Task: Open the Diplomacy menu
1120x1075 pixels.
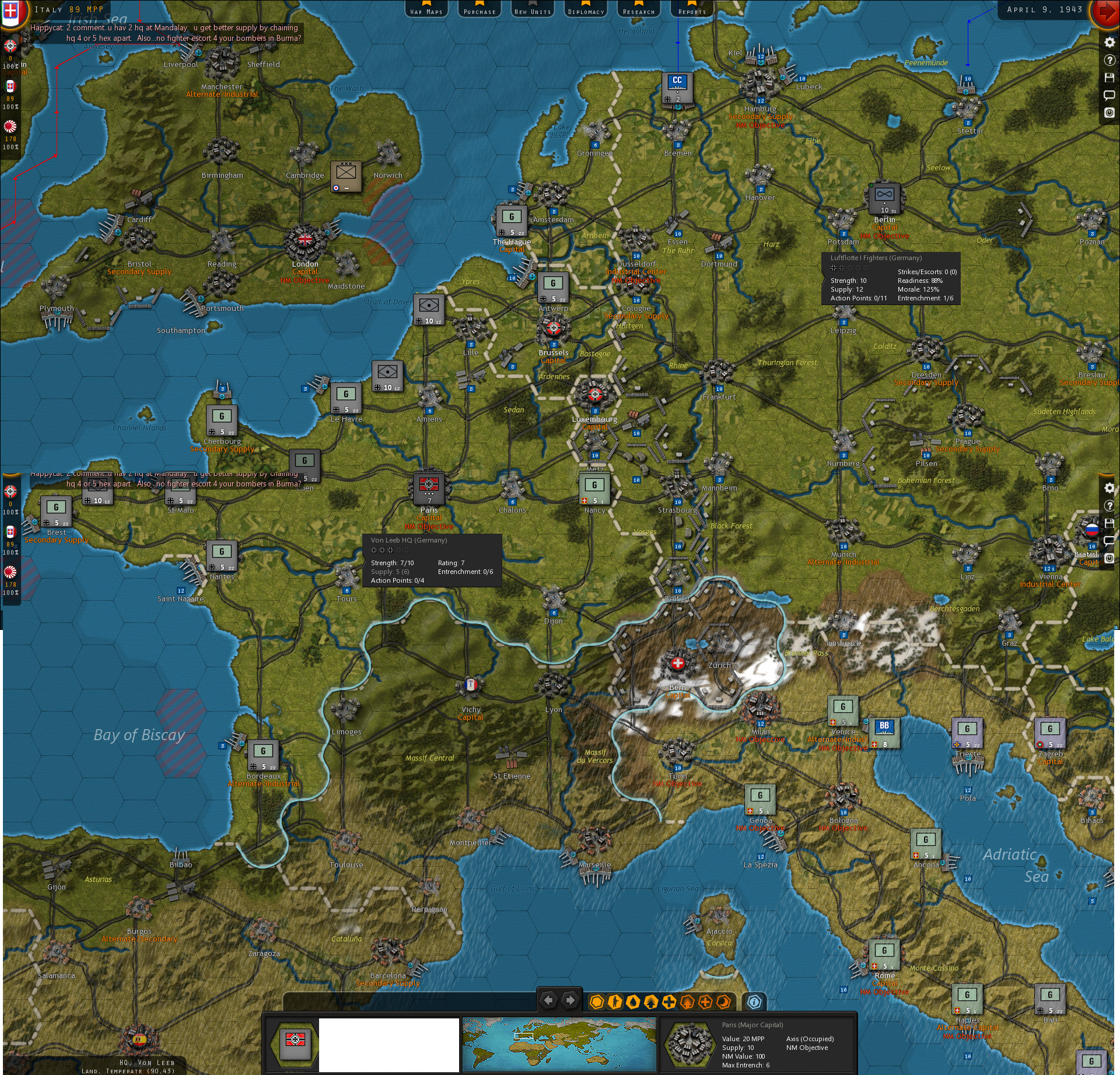Action: 585,9
